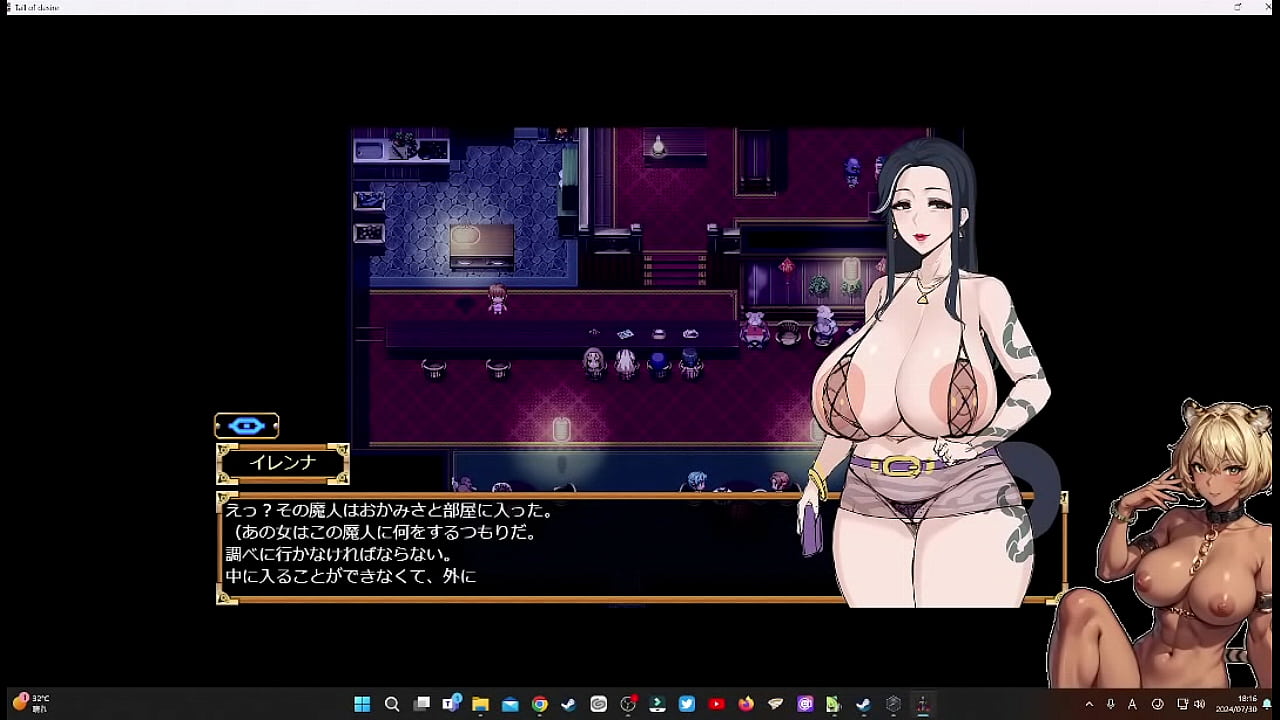
Task: Open the Start menu
Action: (364, 705)
